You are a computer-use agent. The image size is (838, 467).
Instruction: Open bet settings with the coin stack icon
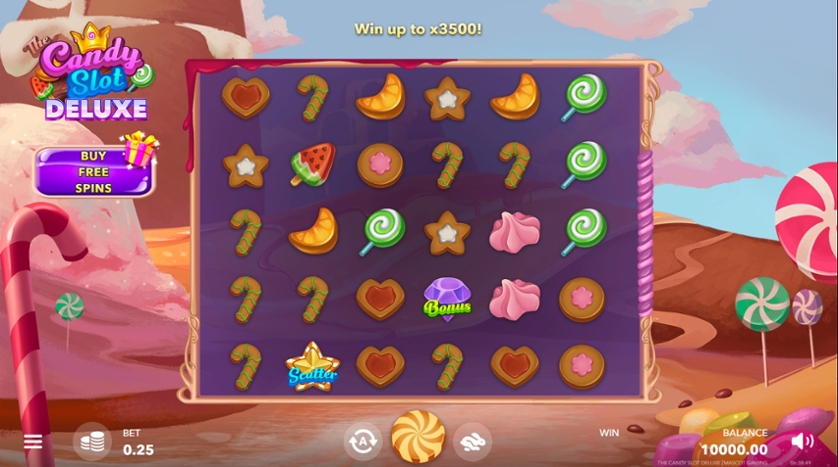pos(92,441)
